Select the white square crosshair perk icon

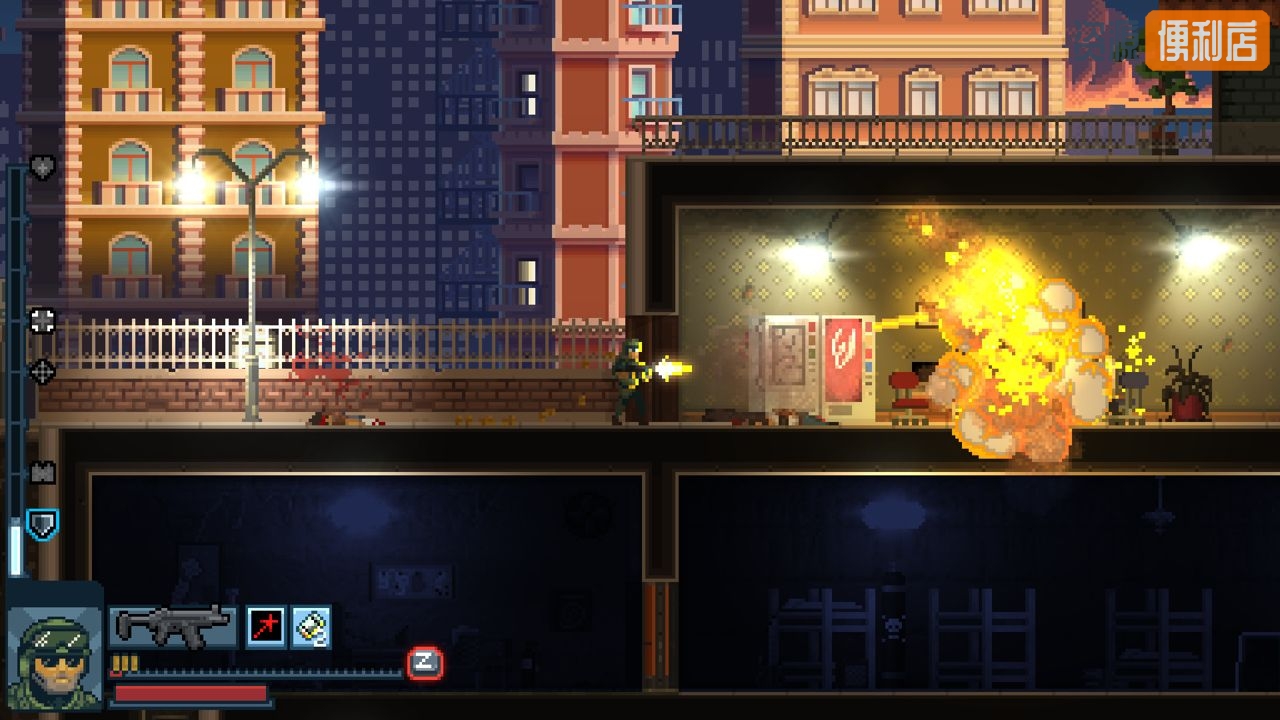pos(42,320)
